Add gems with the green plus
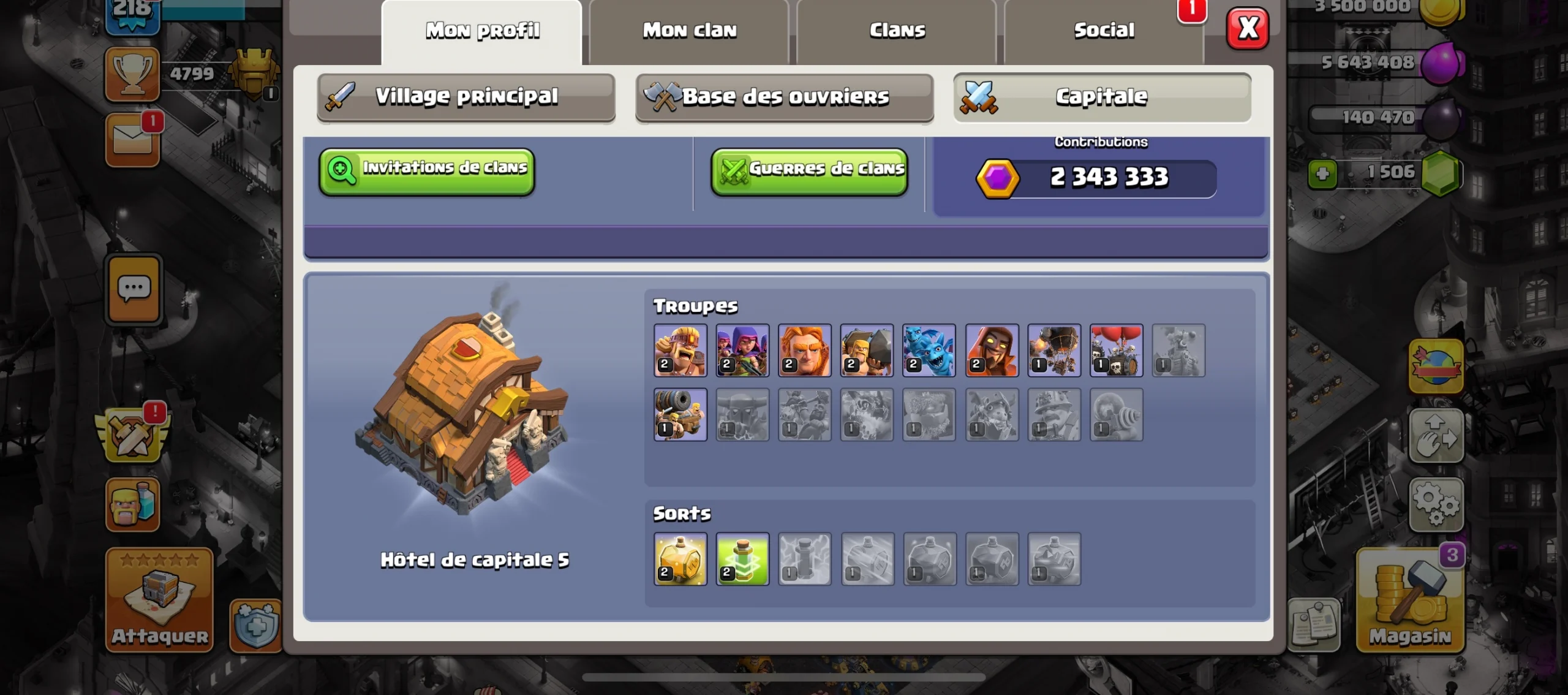Viewport: 1568px width, 695px height. pyautogui.click(x=1322, y=174)
